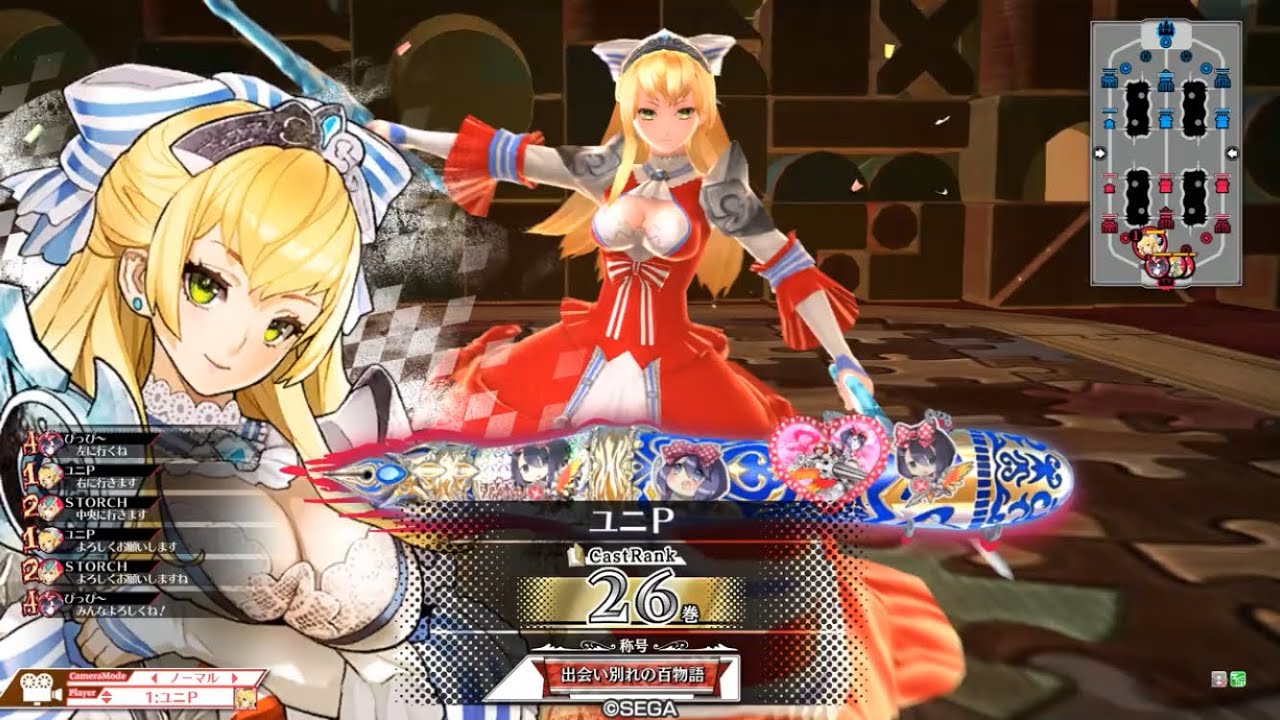
Task: Select ひっぴ～'s chat avatar portrait
Action: tap(52, 444)
